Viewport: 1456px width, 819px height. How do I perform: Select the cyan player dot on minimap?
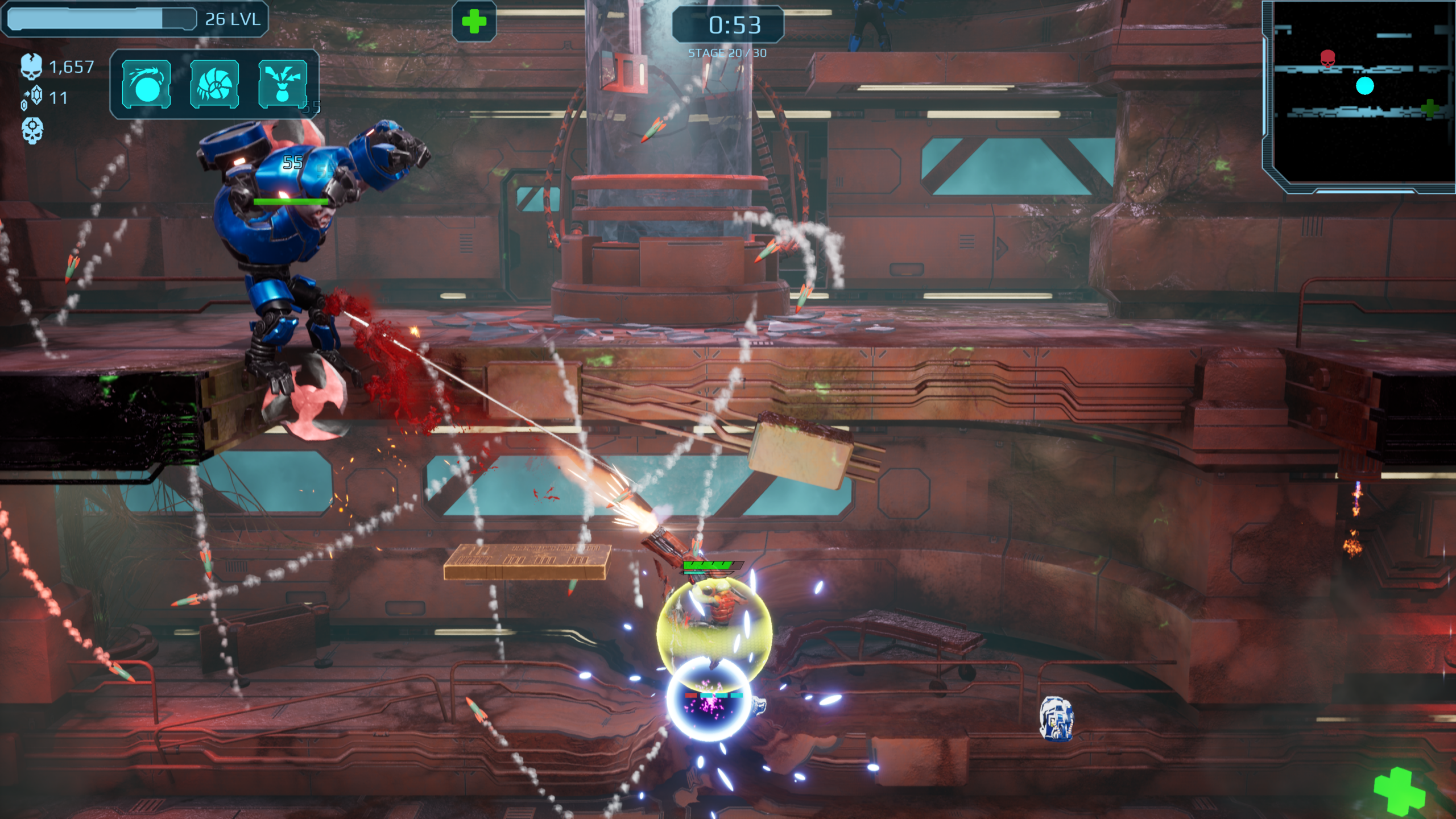(1365, 86)
